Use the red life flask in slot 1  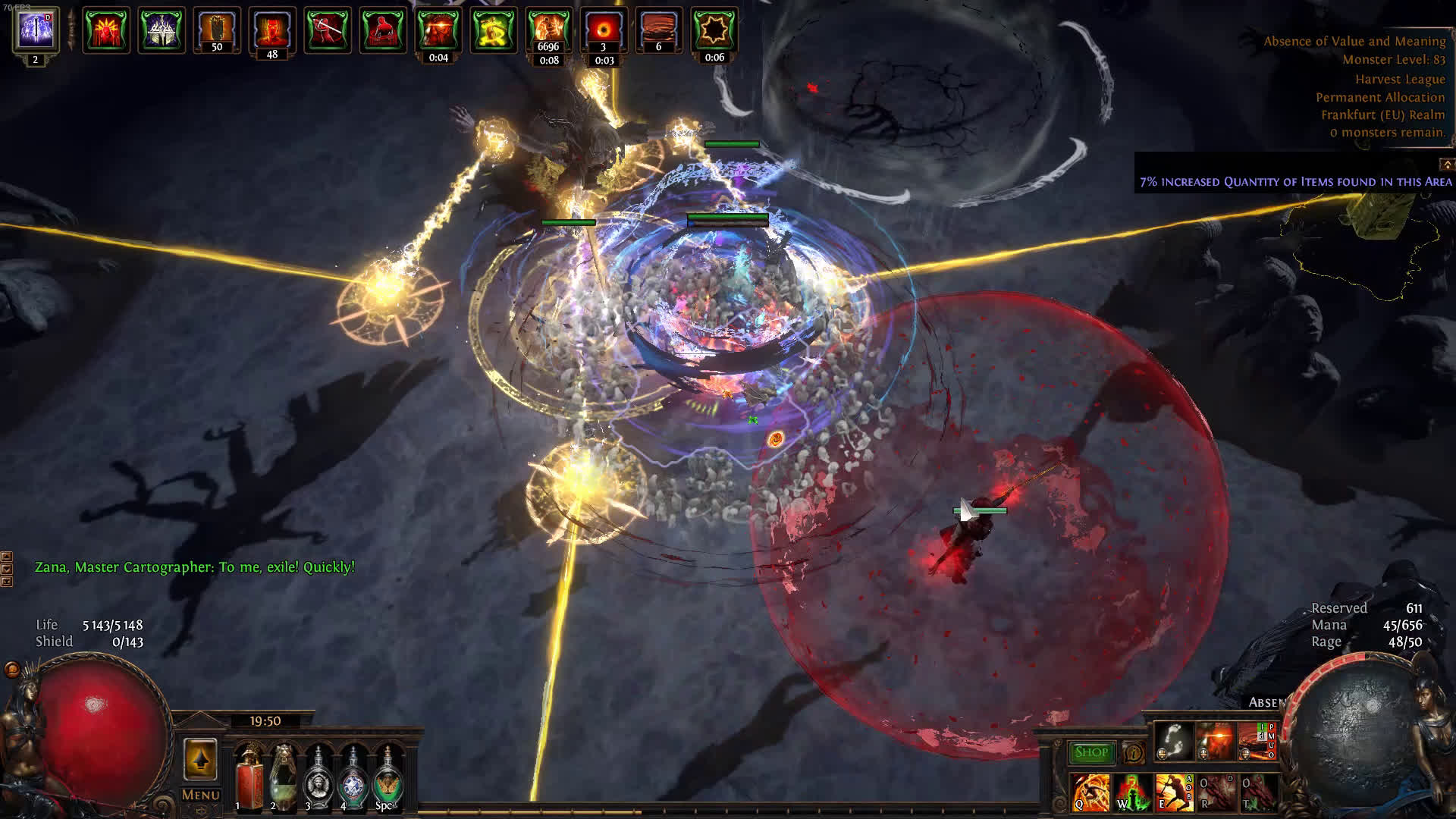247,774
